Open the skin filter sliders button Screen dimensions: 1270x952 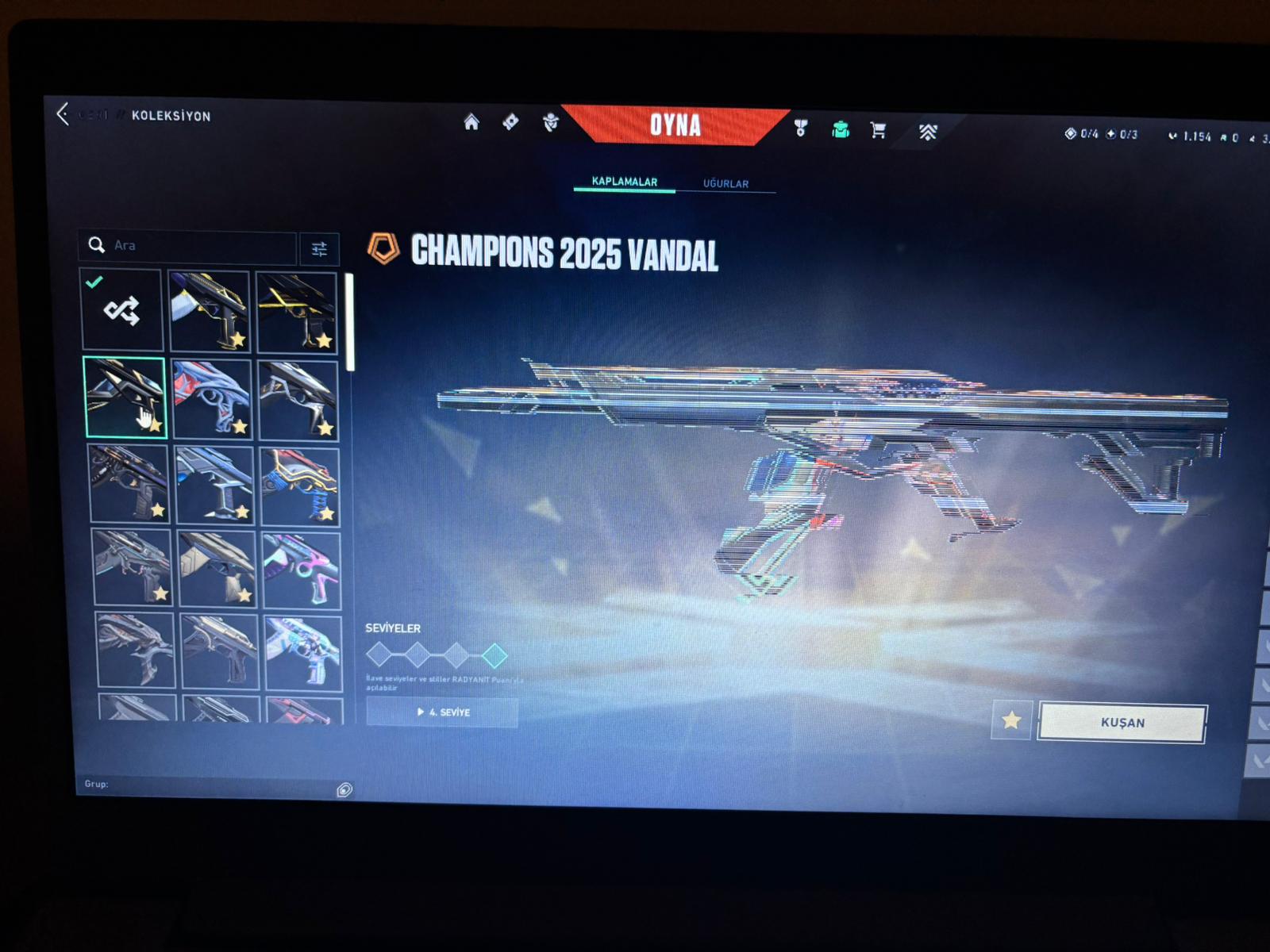click(x=319, y=249)
